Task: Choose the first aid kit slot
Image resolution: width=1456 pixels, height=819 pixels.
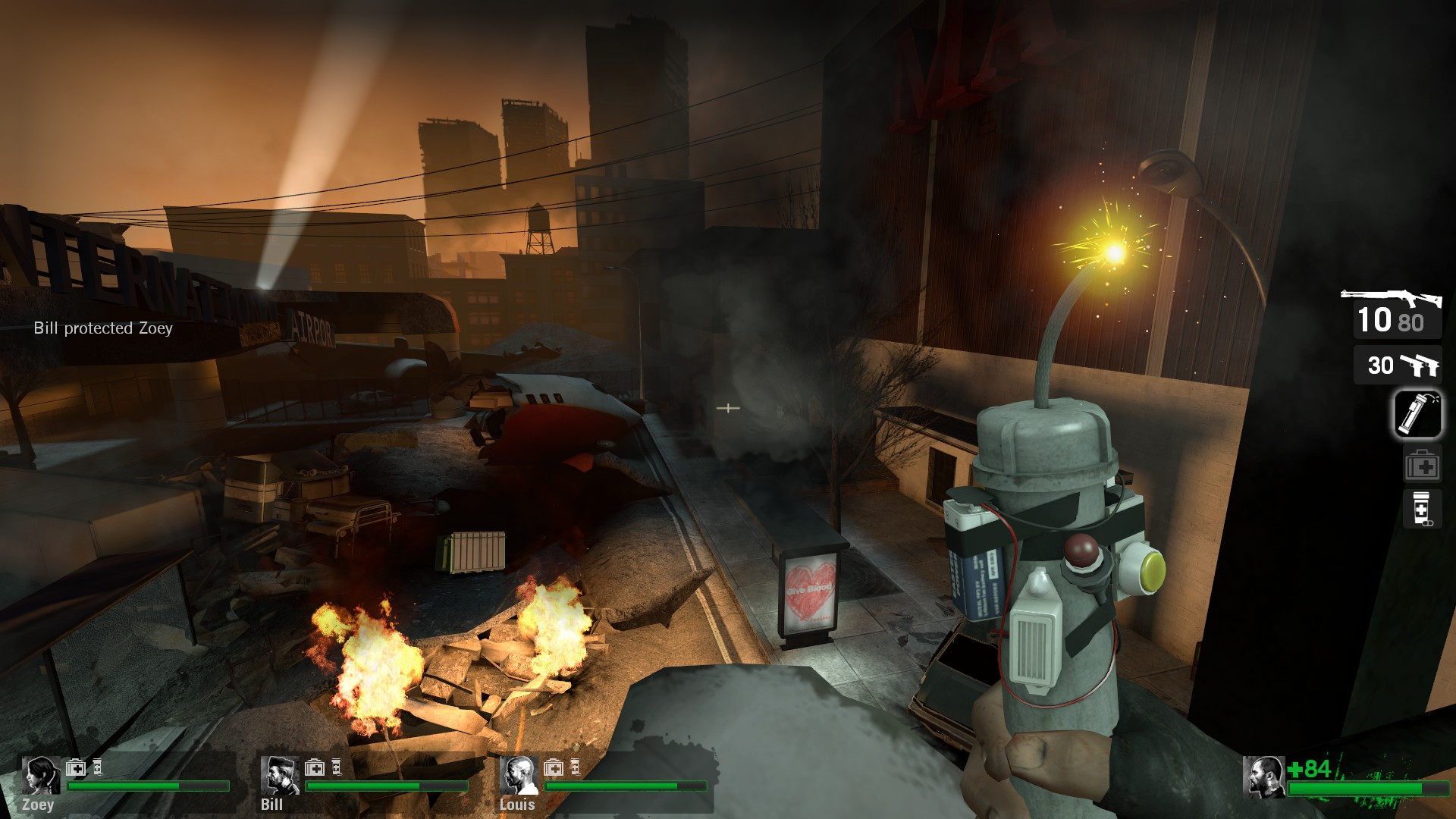Action: pyautogui.click(x=1421, y=466)
